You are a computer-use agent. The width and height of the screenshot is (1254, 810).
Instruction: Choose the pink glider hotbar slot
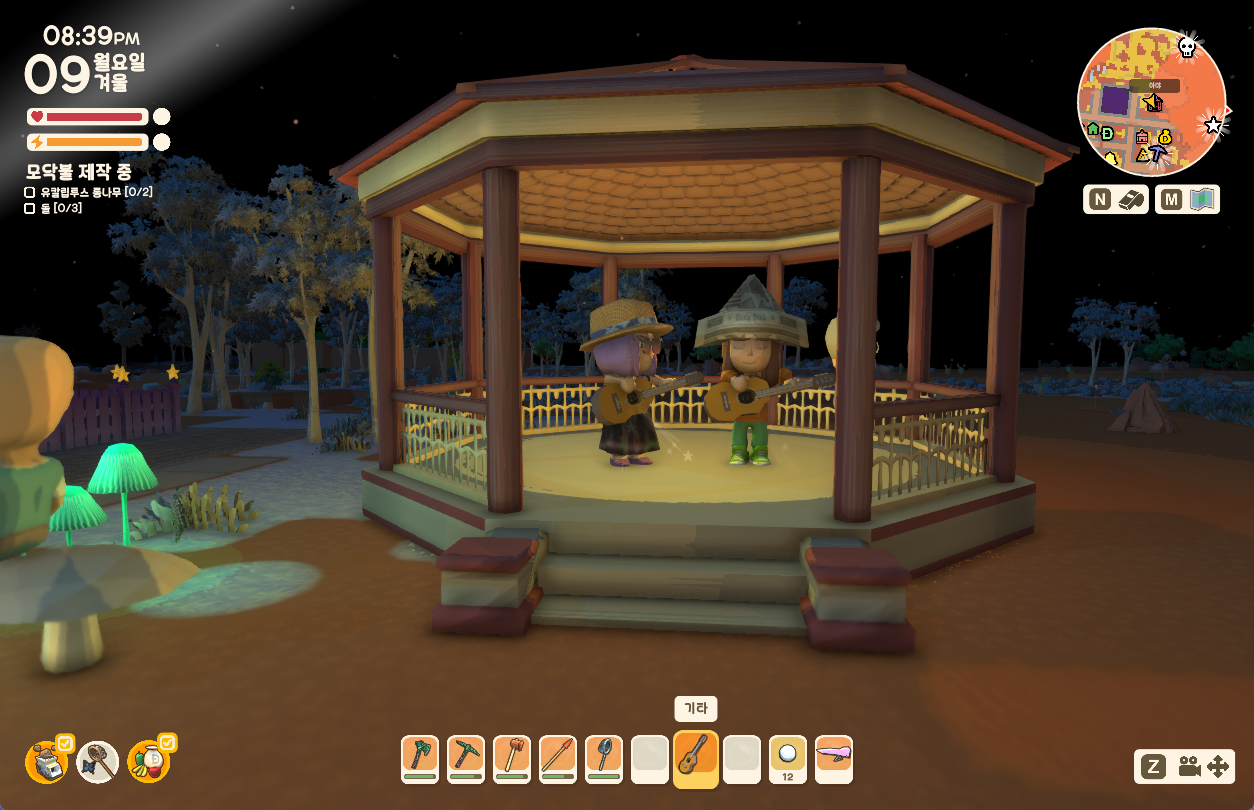click(x=834, y=759)
